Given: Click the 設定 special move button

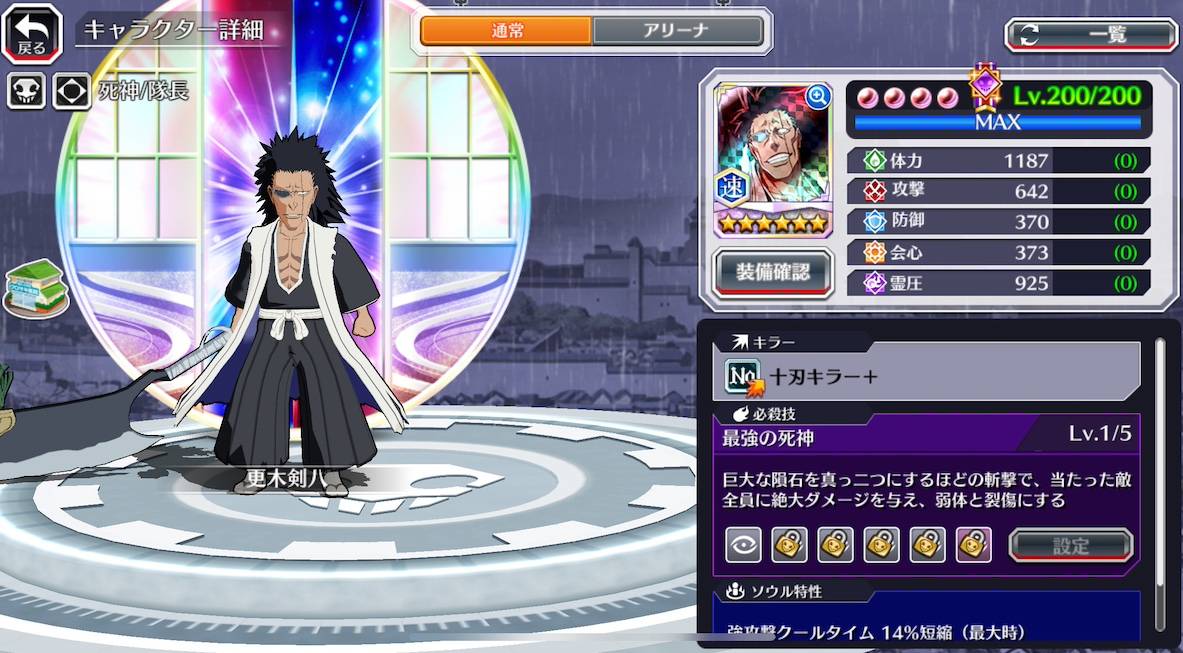Looking at the screenshot, I should click(1070, 545).
